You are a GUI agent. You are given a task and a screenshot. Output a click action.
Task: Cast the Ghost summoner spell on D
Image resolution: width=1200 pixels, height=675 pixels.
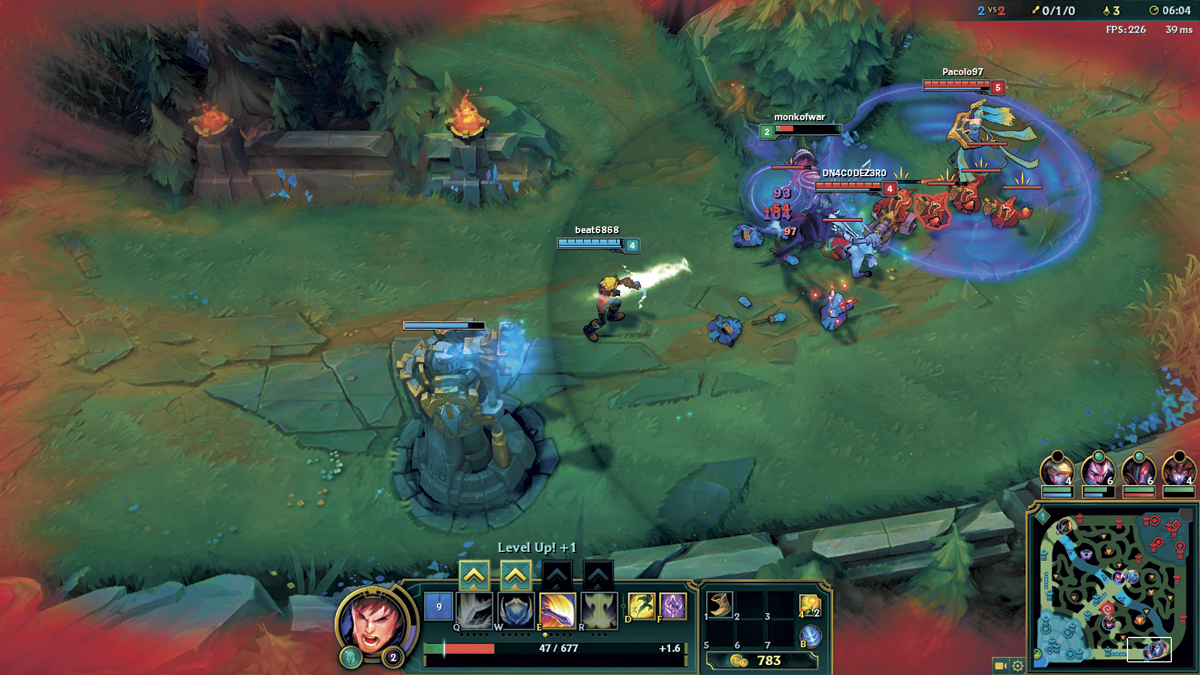coord(641,606)
